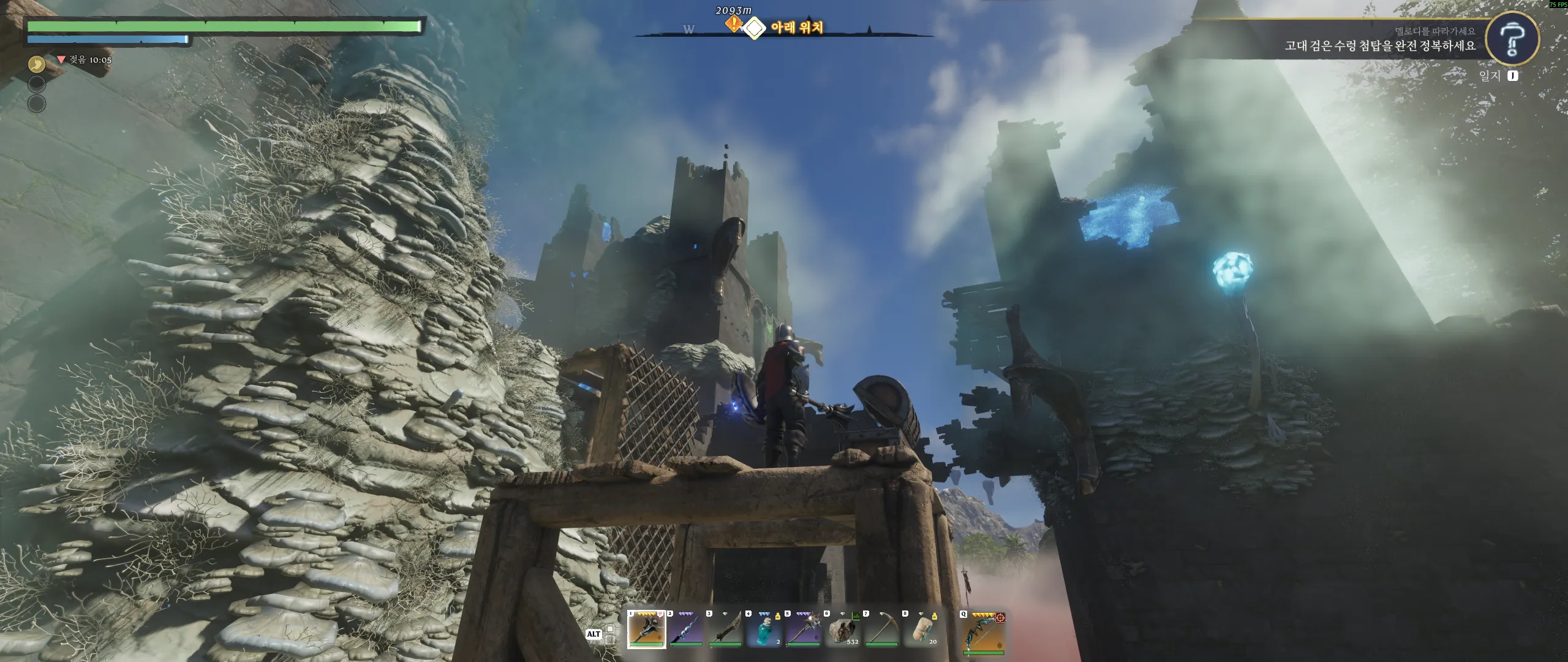Viewport: 1568px width, 662px height.
Task: Inspect the yellow stomach food buff icon
Action: (37, 63)
